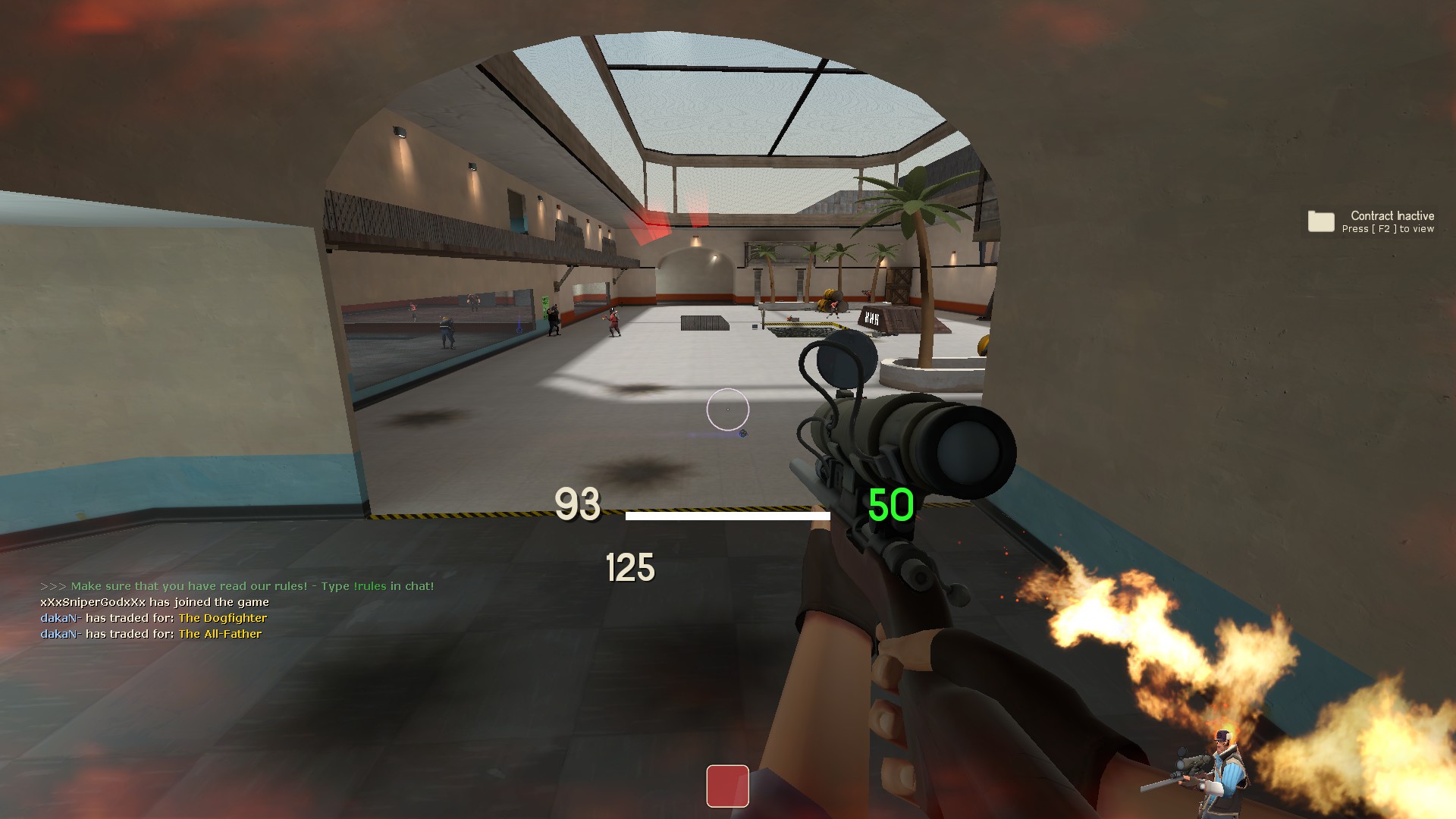Click The All-Father item name in chat
This screenshot has width=1456, height=819.
tap(220, 634)
